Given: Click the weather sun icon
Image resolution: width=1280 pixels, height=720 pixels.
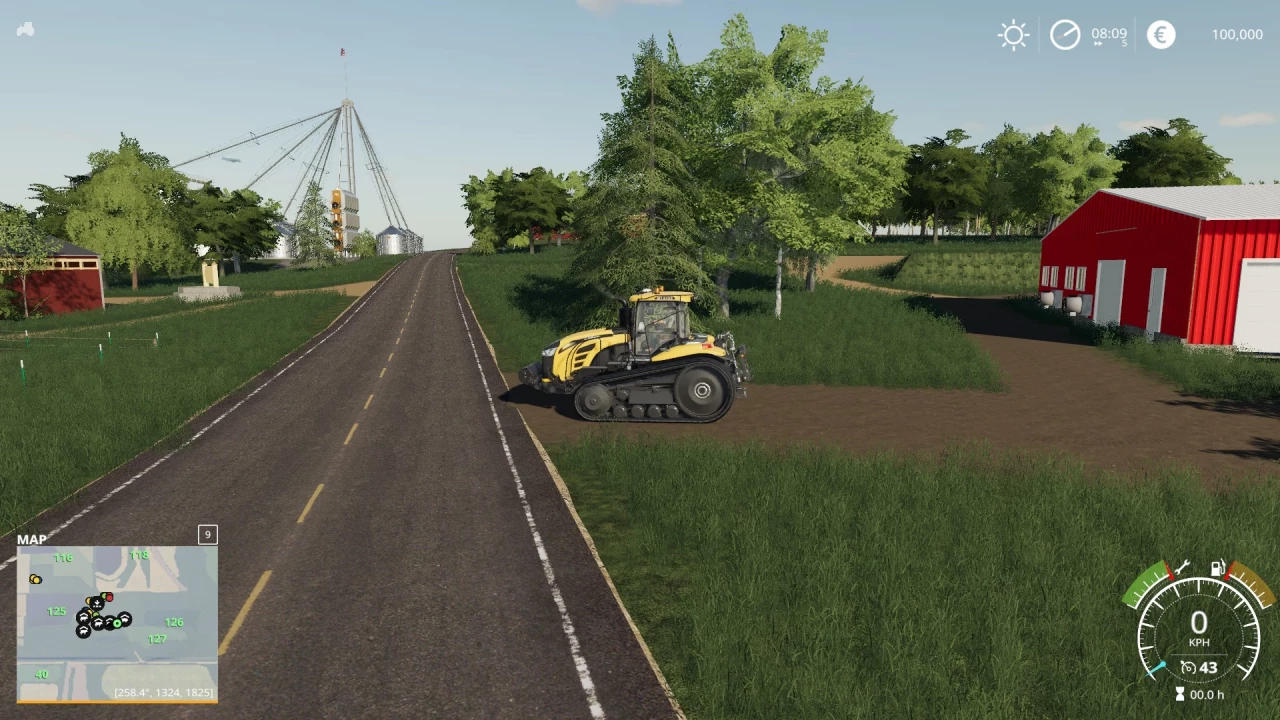Looking at the screenshot, I should point(1013,34).
